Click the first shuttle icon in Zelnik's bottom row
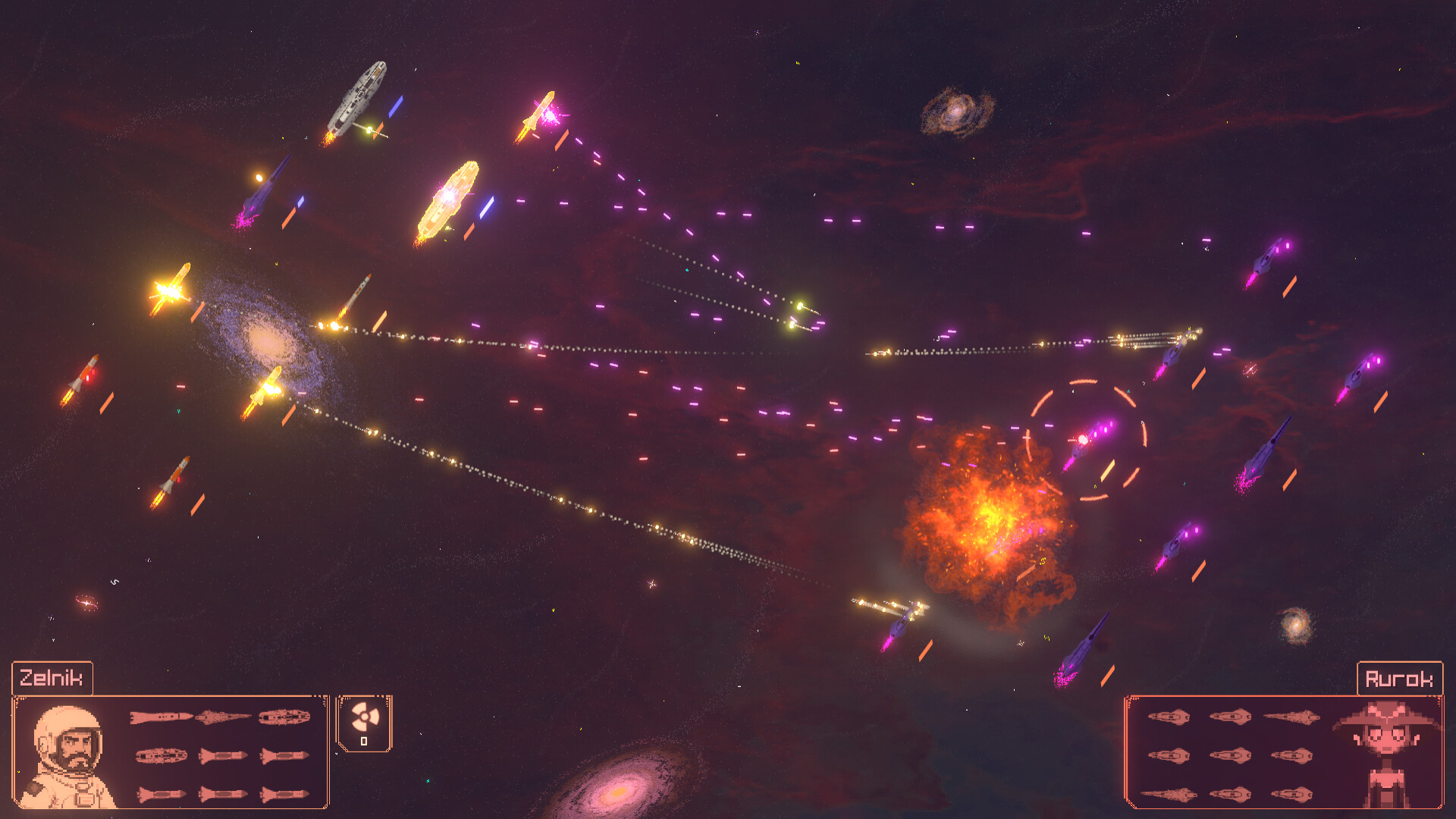 tap(162, 795)
